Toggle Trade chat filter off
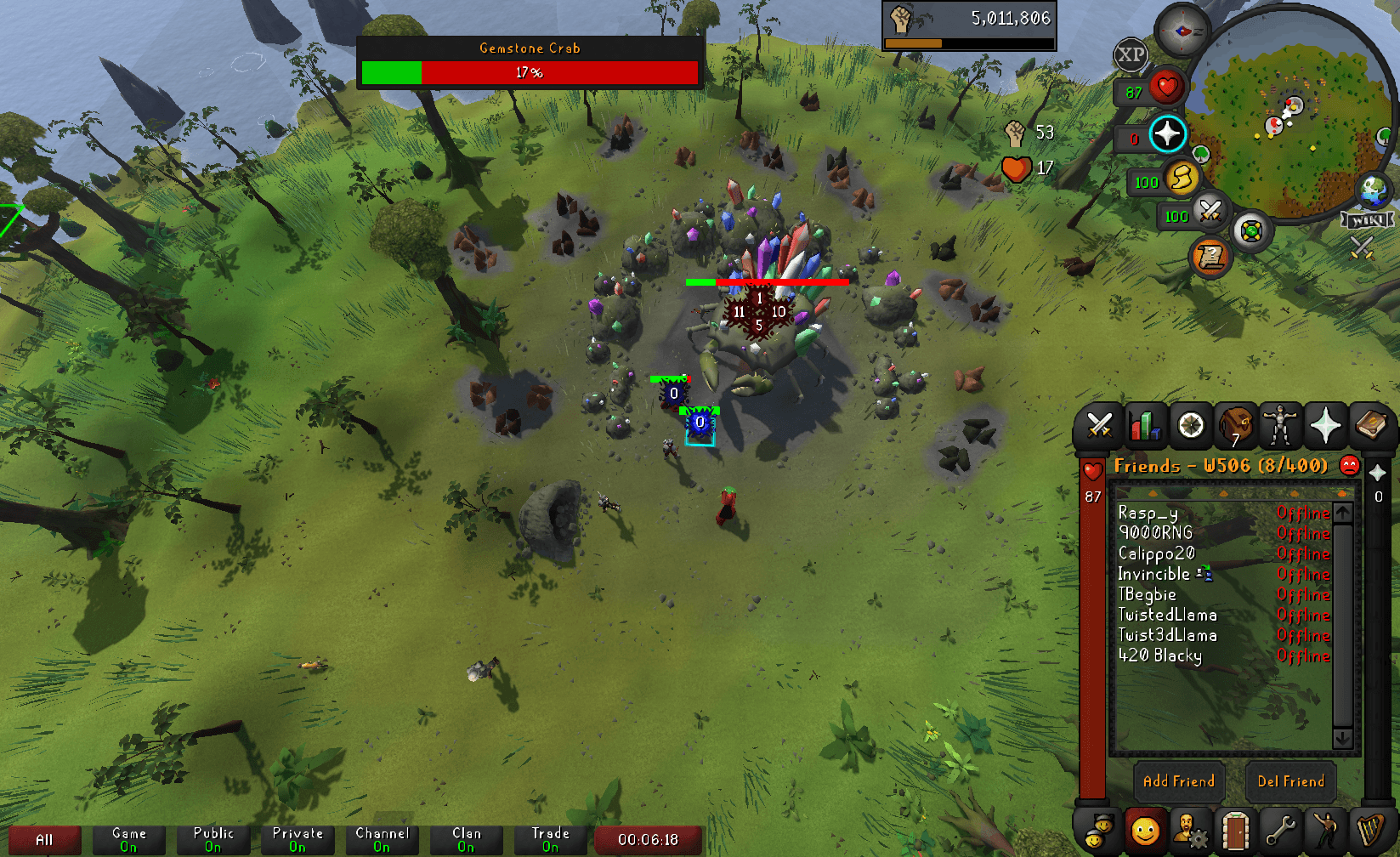This screenshot has height=857, width=1400. click(x=549, y=840)
